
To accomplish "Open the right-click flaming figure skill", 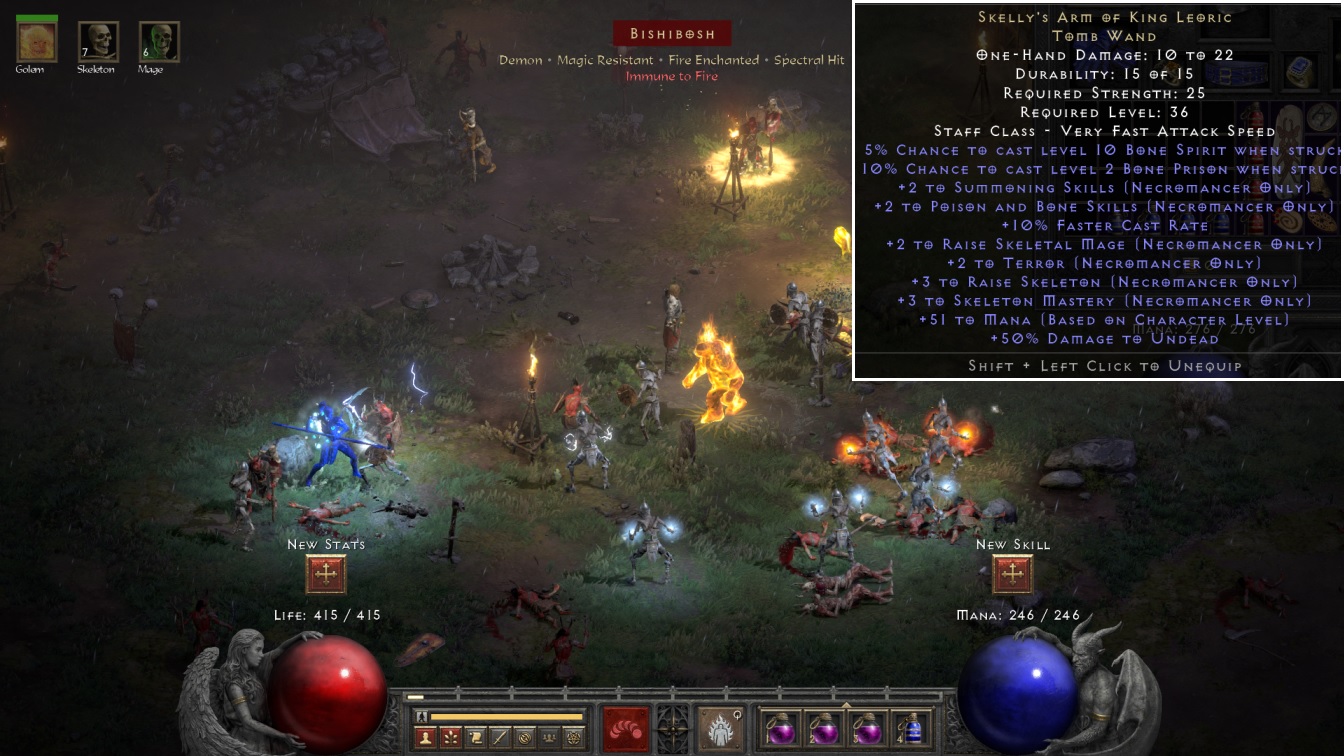I will tap(719, 728).
